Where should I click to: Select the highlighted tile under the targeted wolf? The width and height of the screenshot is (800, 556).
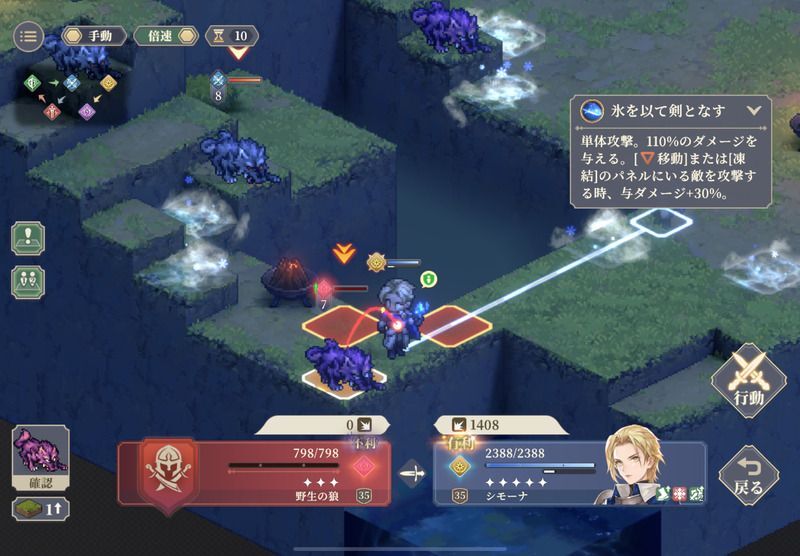pos(345,376)
